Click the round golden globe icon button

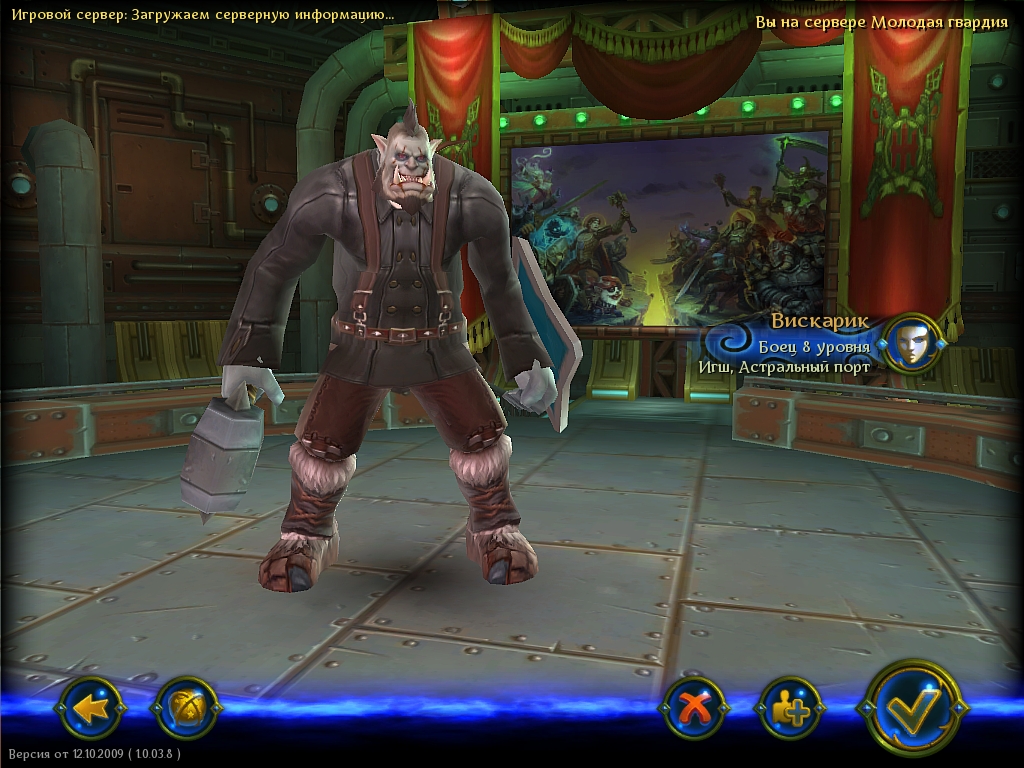coord(187,708)
